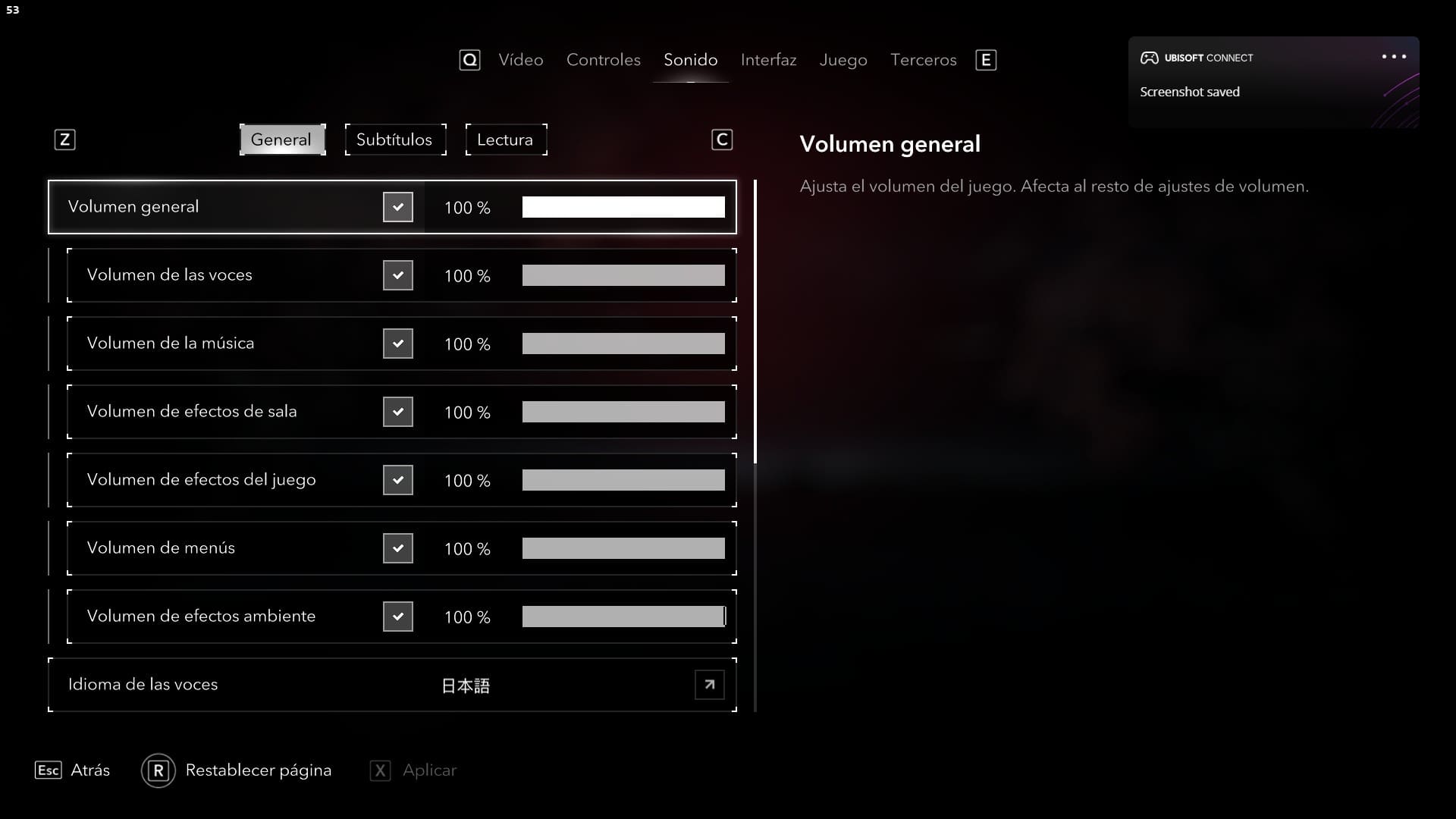Screen dimensions: 1456x819
Task: Open the Controles settings tab
Action: tap(603, 60)
